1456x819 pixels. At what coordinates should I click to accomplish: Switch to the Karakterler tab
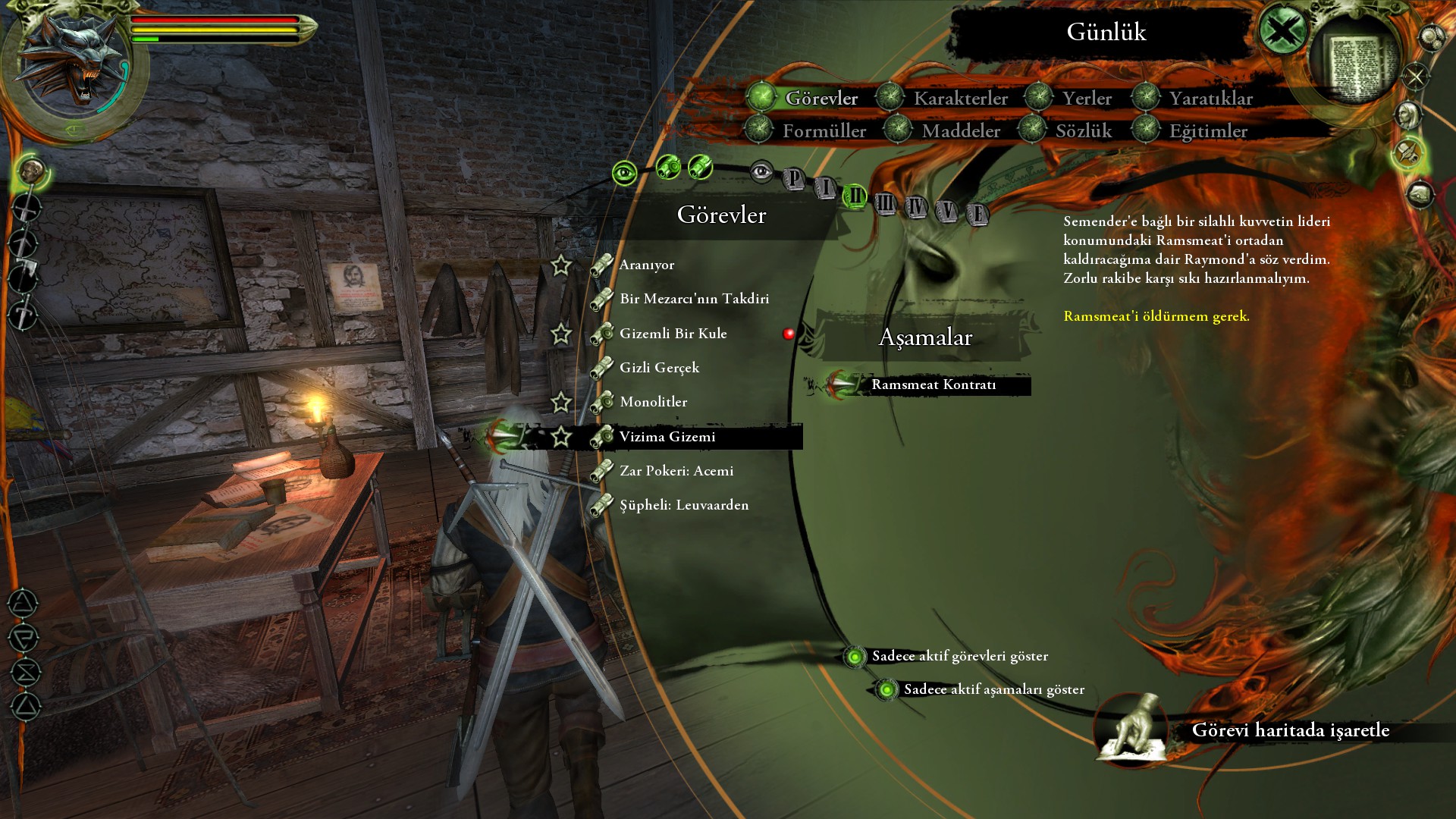click(x=960, y=99)
